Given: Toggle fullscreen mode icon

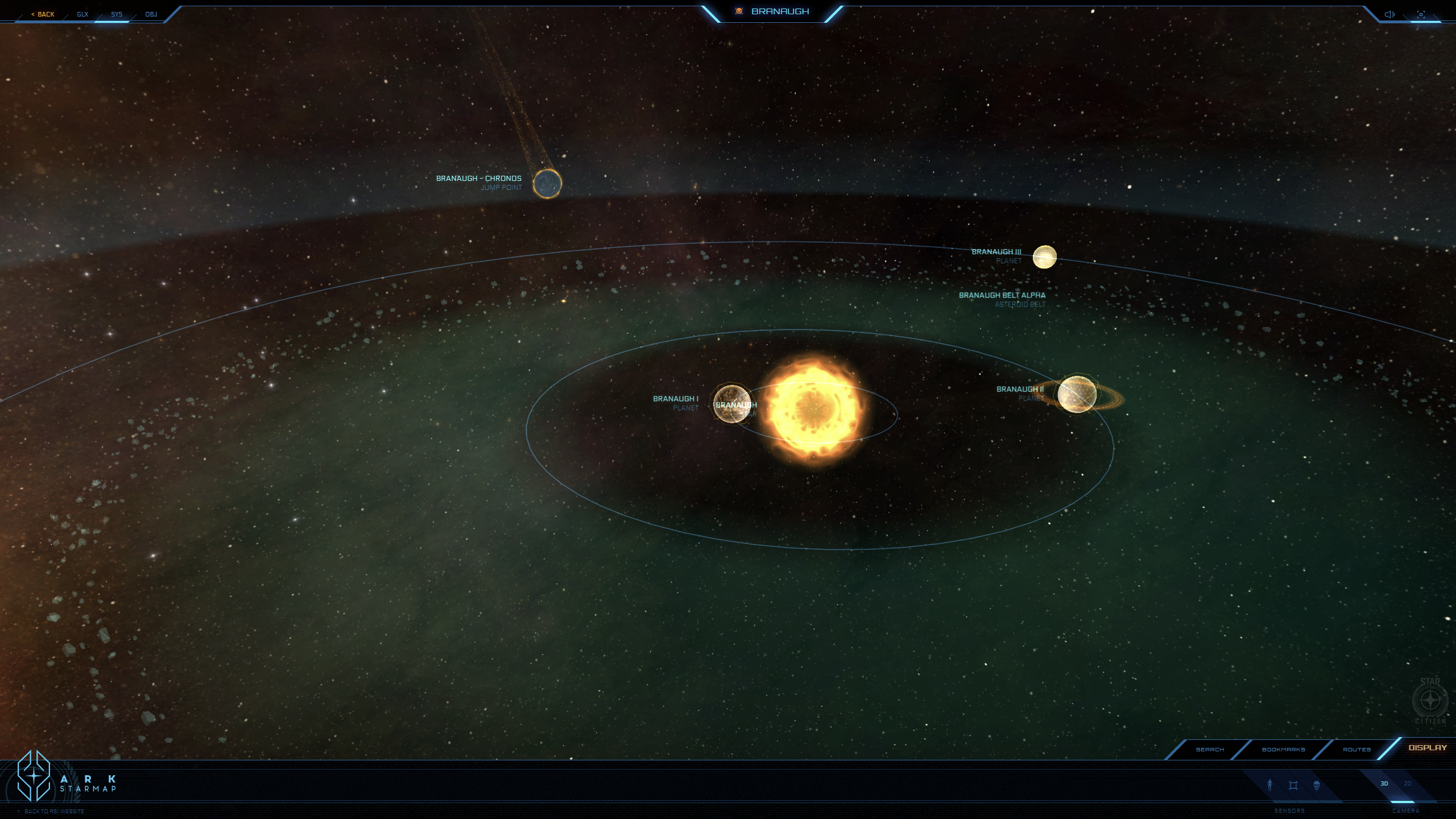Looking at the screenshot, I should pyautogui.click(x=1421, y=14).
